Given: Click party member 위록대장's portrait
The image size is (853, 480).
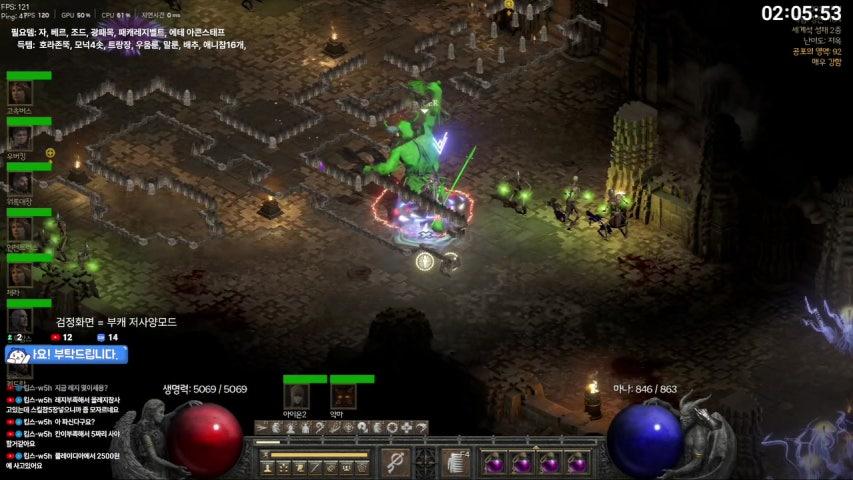Looking at the screenshot, I should (x=20, y=183).
